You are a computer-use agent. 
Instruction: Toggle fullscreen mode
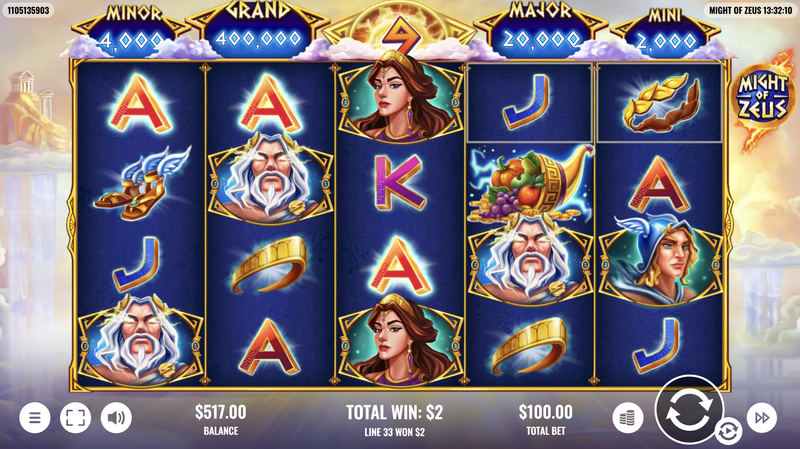(x=75, y=417)
